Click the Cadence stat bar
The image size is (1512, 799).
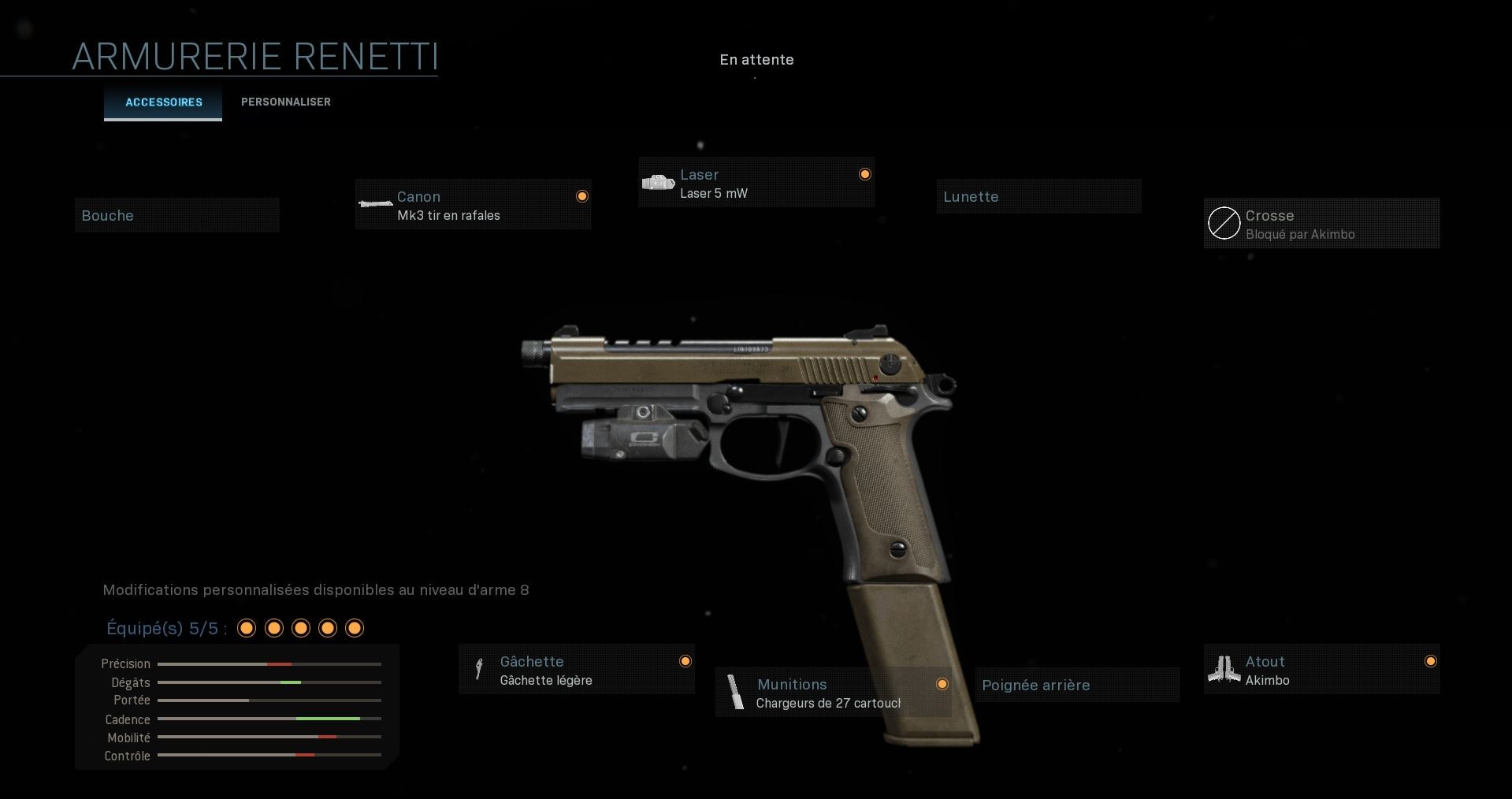pos(268,719)
